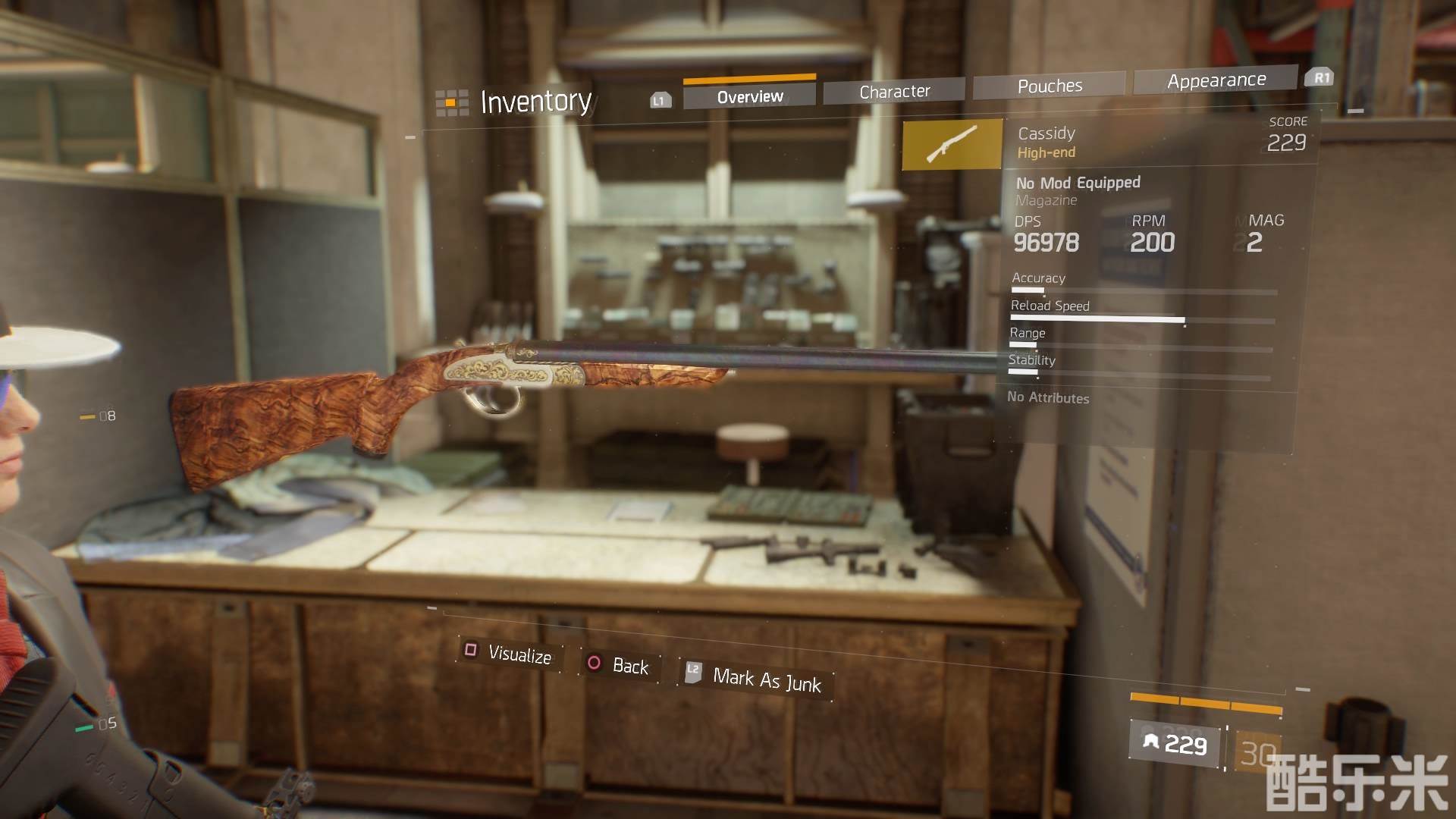Choose the Visualize option
The width and height of the screenshot is (1456, 819).
(x=510, y=654)
